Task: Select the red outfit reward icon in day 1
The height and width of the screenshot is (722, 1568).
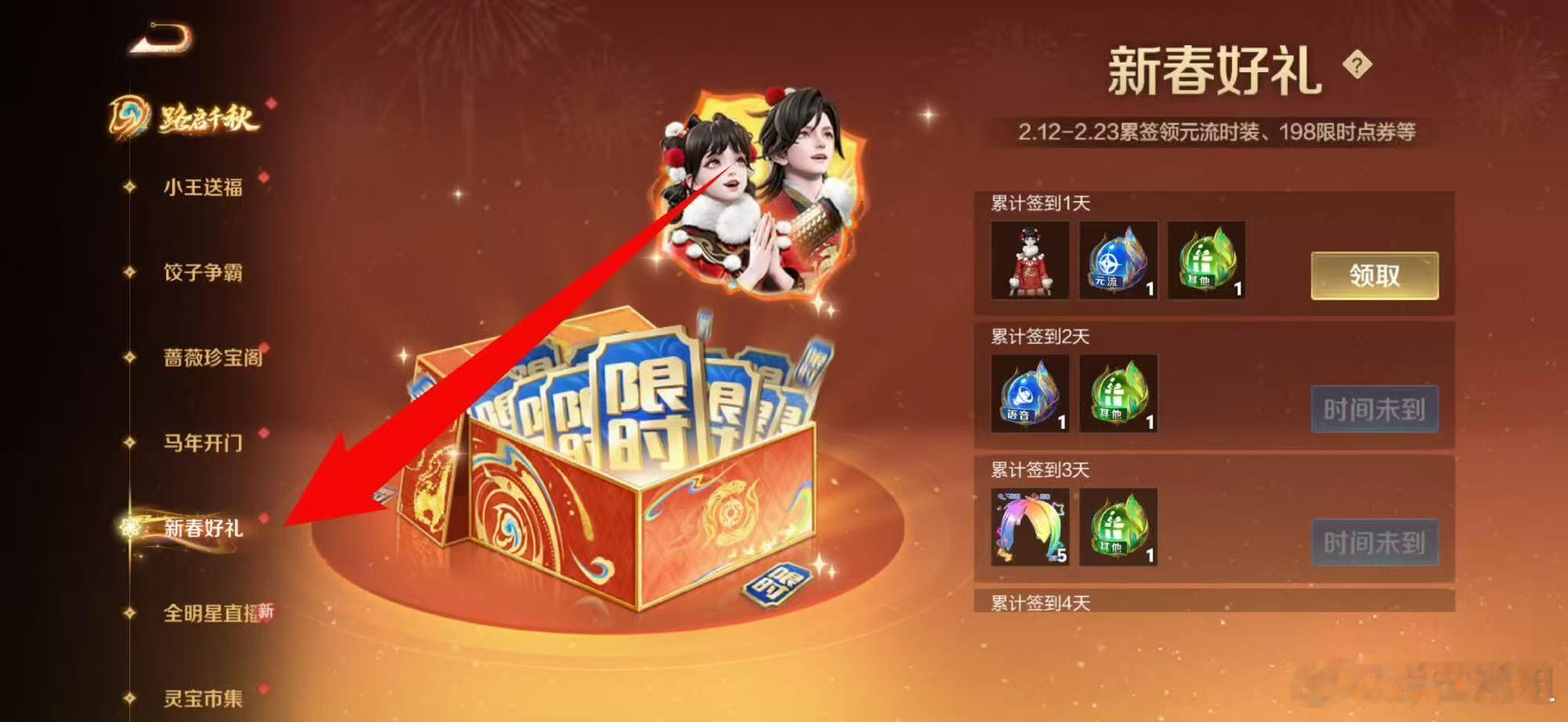Action: [1029, 264]
